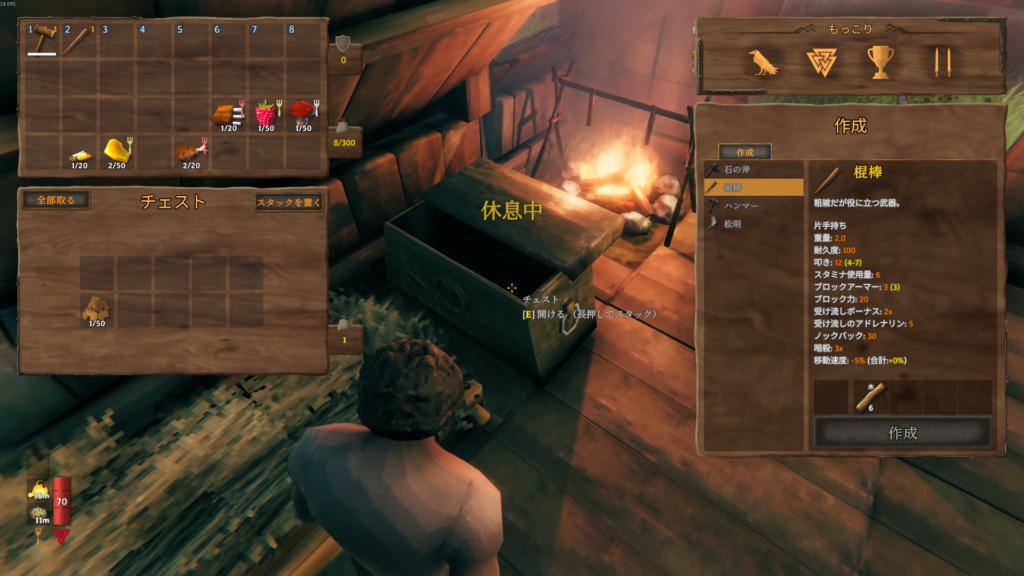Open the trophy collection icon

pyautogui.click(x=879, y=62)
